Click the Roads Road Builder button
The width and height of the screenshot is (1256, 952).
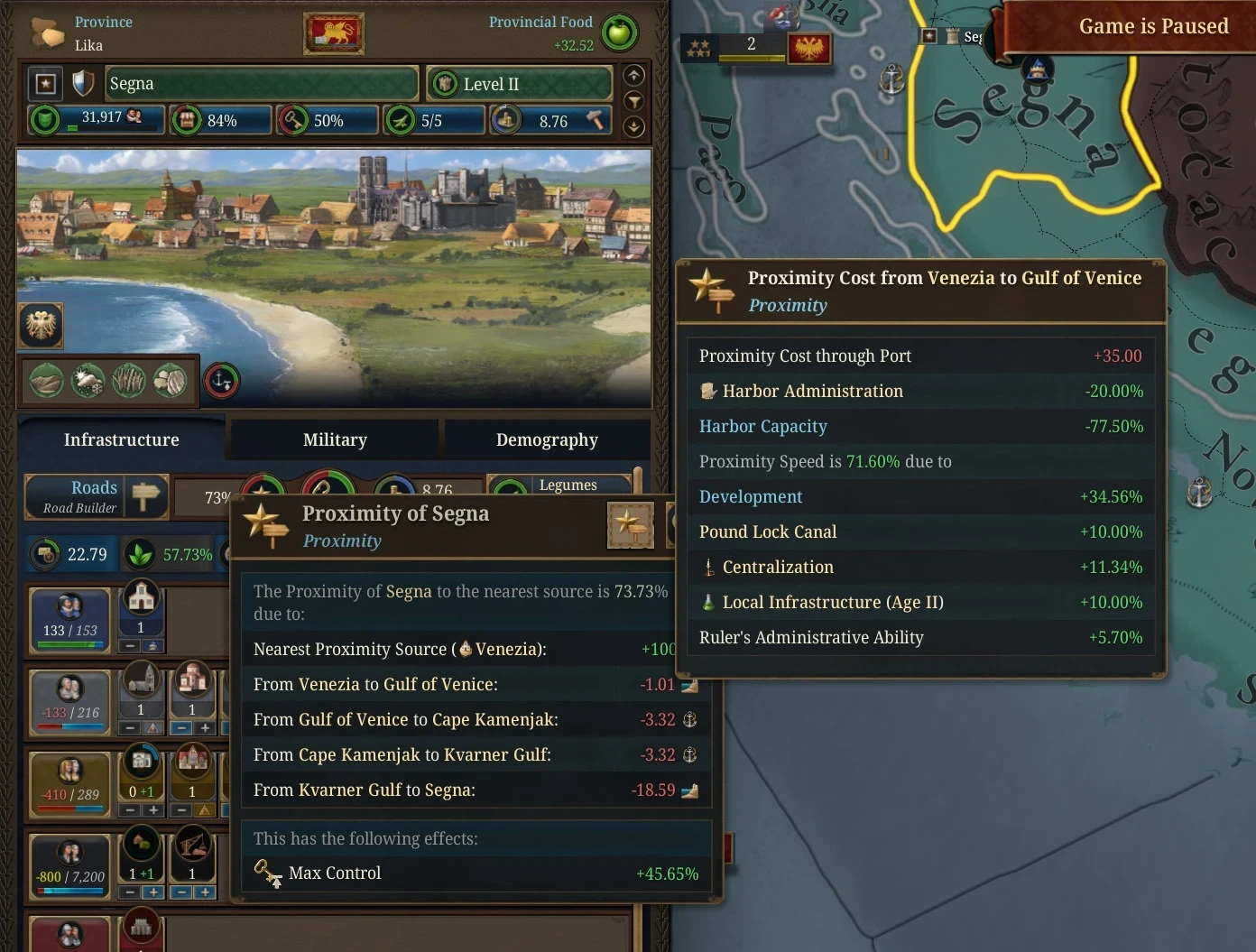tap(97, 496)
